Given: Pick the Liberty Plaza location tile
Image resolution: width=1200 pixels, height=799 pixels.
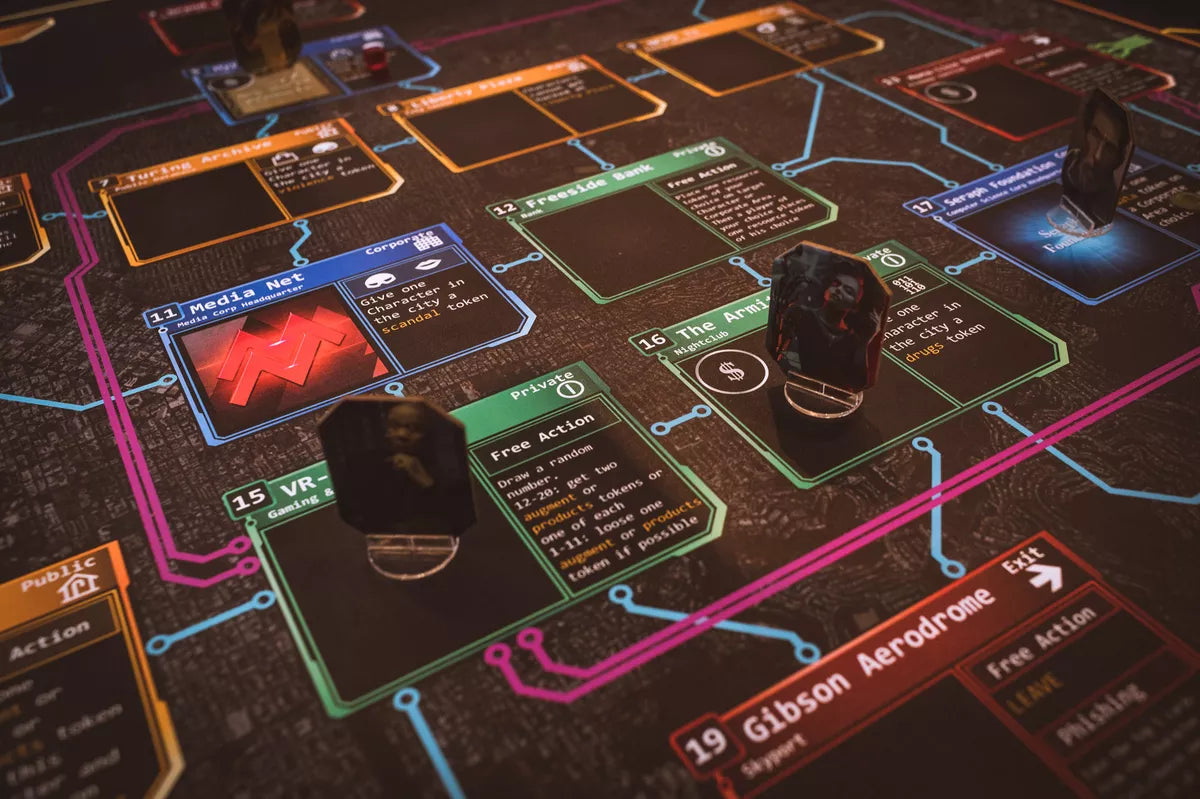Looking at the screenshot, I should pyautogui.click(x=520, y=110).
